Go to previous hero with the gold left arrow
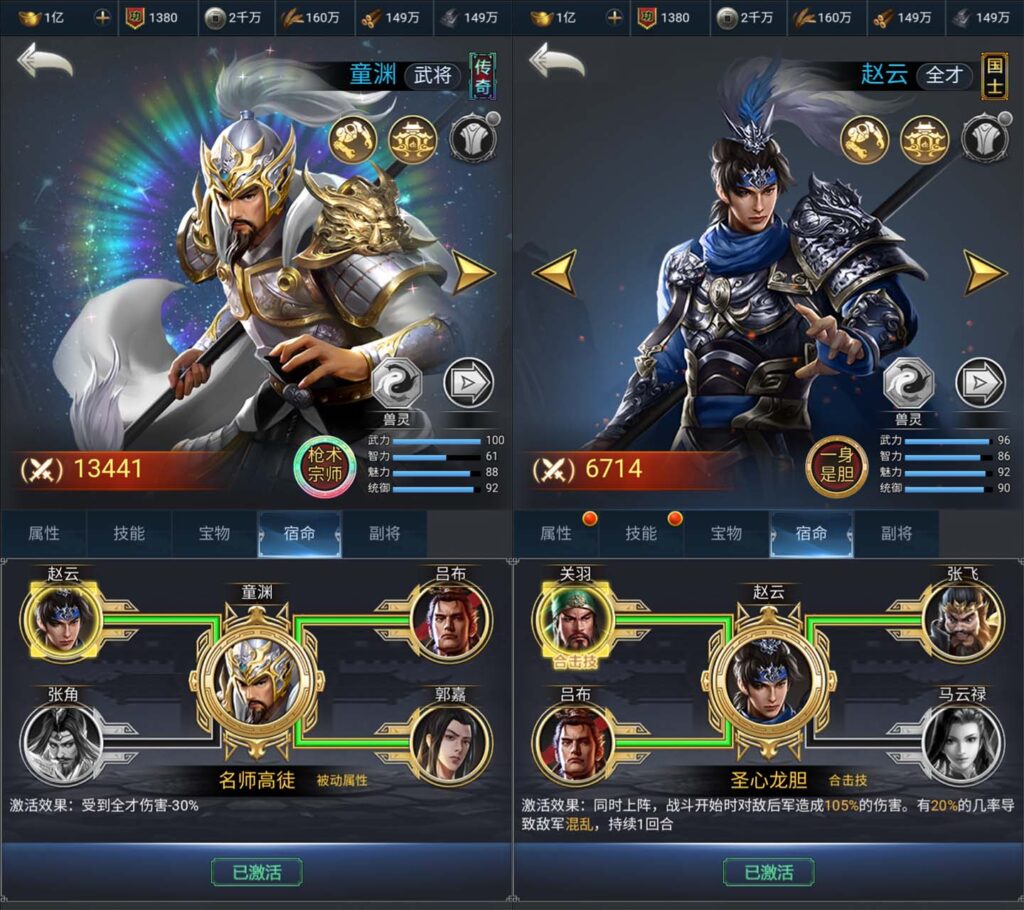Image resolution: width=1024 pixels, height=910 pixels. pyautogui.click(x=553, y=272)
